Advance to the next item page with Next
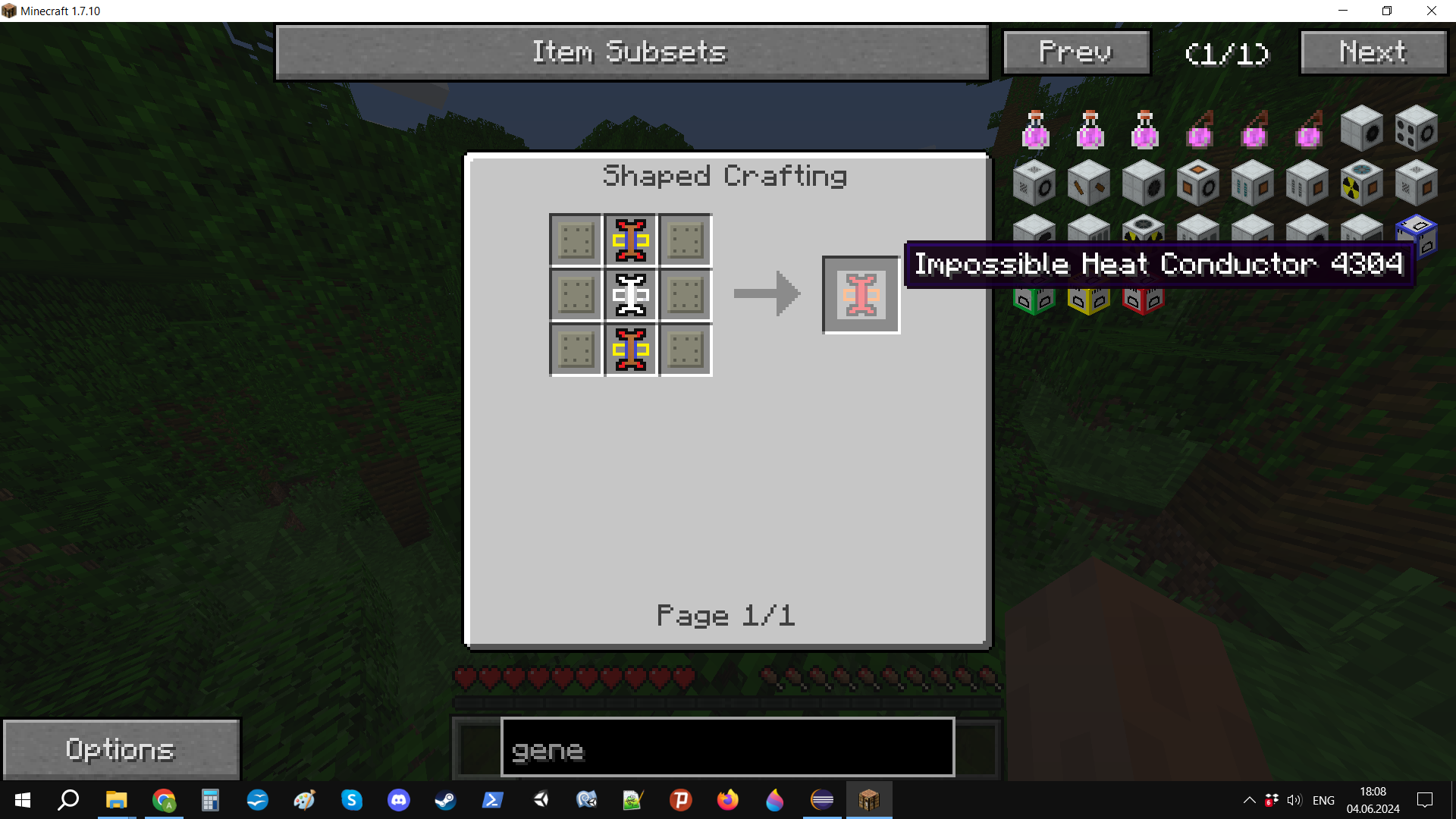 point(1373,52)
